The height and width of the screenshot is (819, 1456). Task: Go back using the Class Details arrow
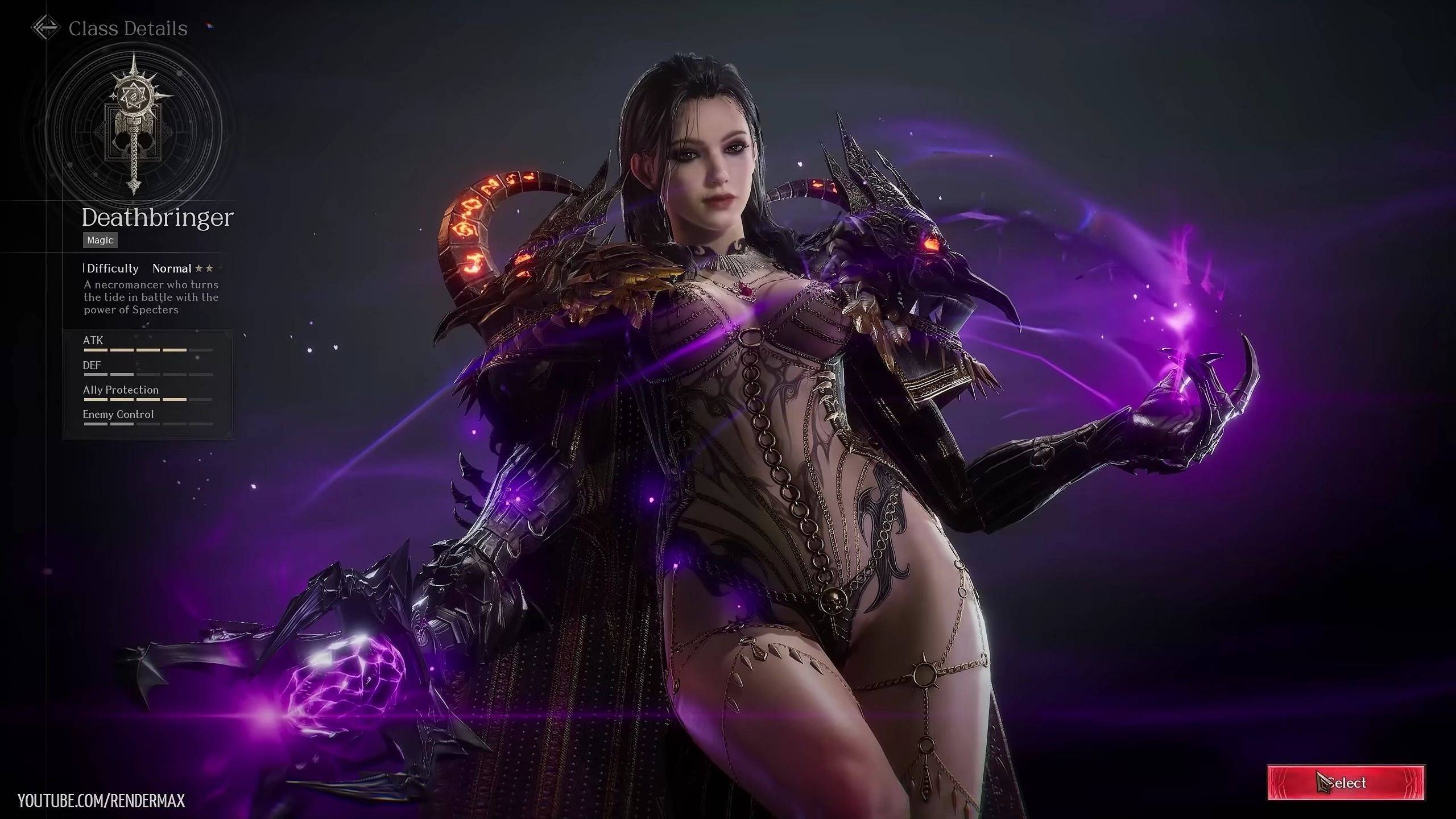(x=45, y=28)
